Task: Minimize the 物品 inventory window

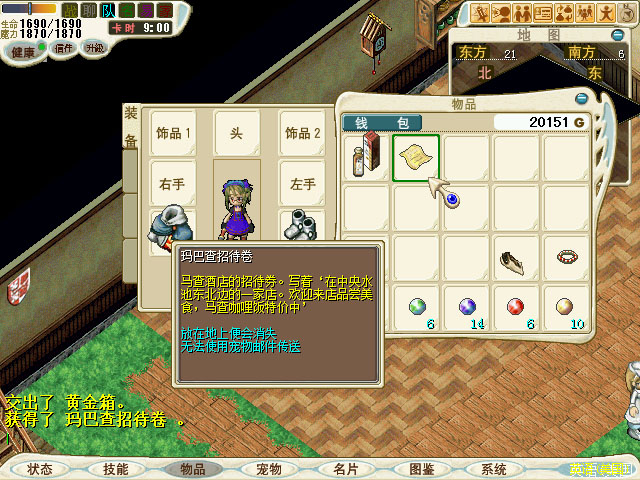Action: pyautogui.click(x=582, y=99)
